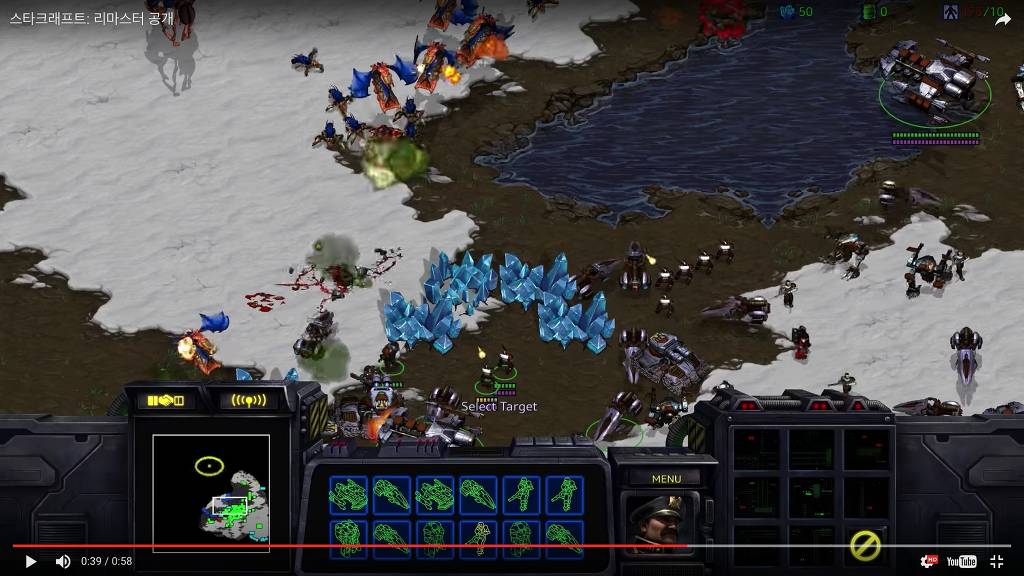This screenshot has height=576, width=1024.
Task: Activate the minimap ping signal button
Action: [x=248, y=401]
